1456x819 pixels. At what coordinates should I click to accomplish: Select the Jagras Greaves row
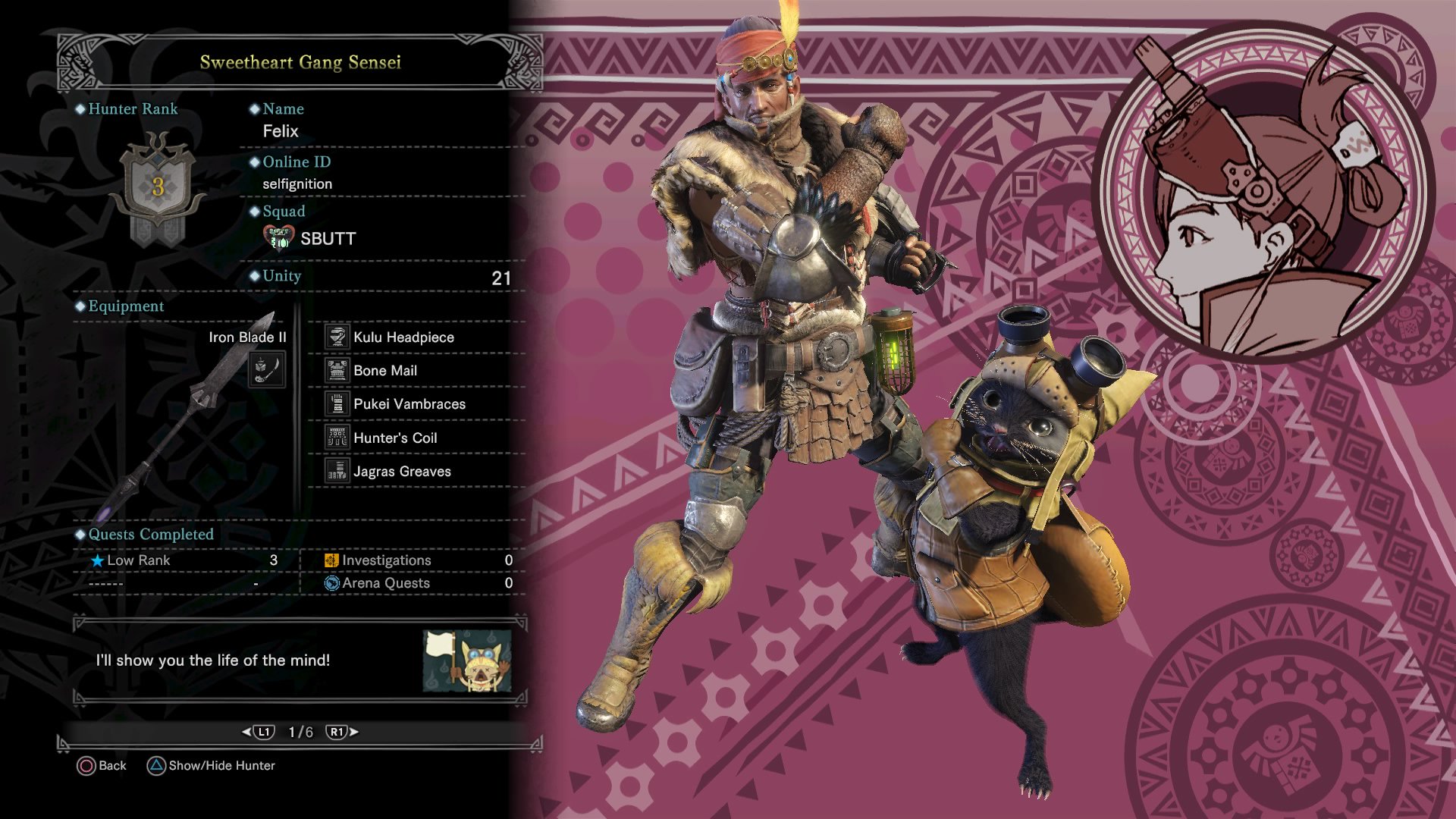click(402, 472)
